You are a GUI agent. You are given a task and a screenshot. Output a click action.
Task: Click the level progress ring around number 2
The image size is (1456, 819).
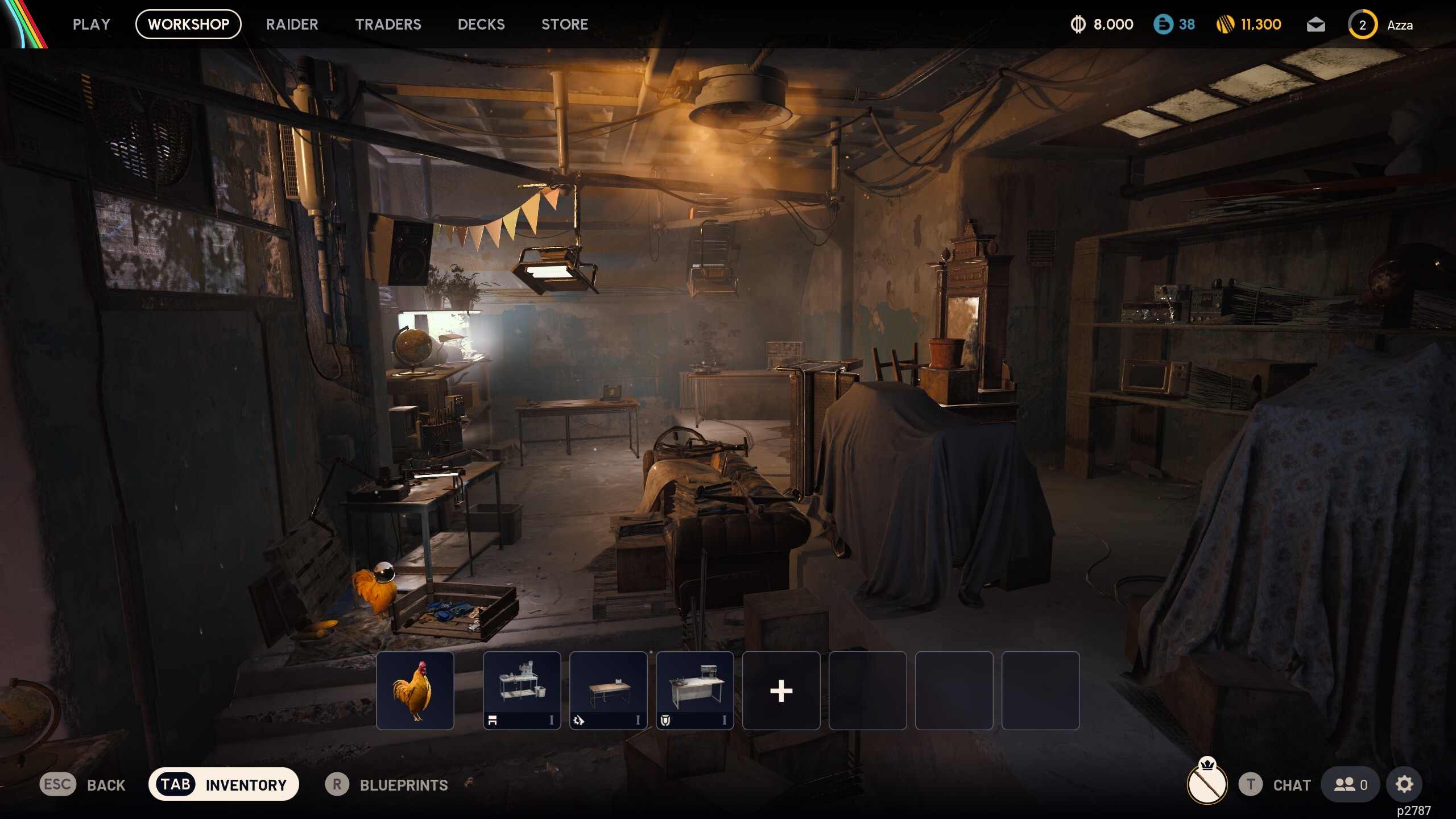[1363, 24]
